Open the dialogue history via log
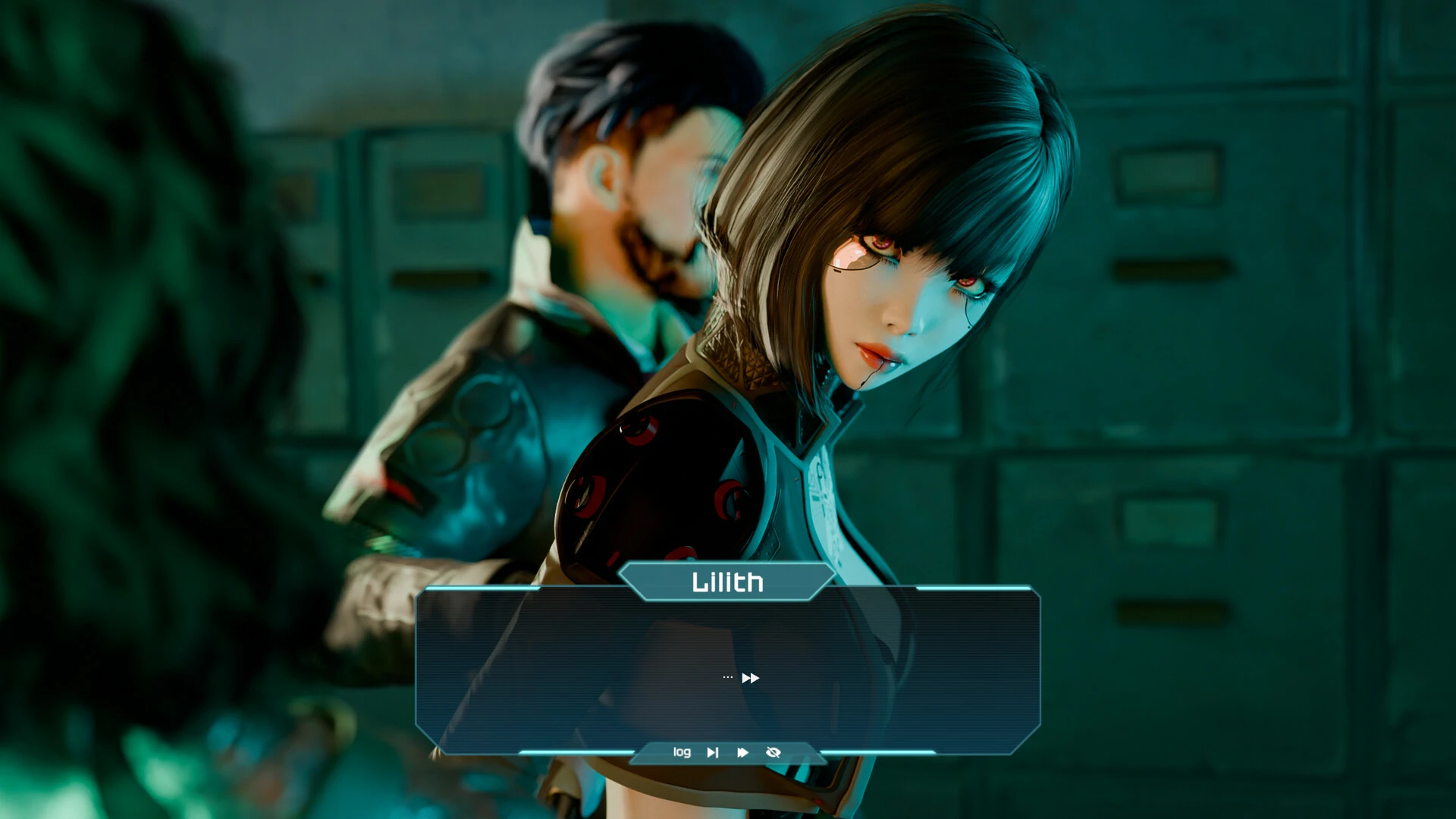 click(682, 752)
